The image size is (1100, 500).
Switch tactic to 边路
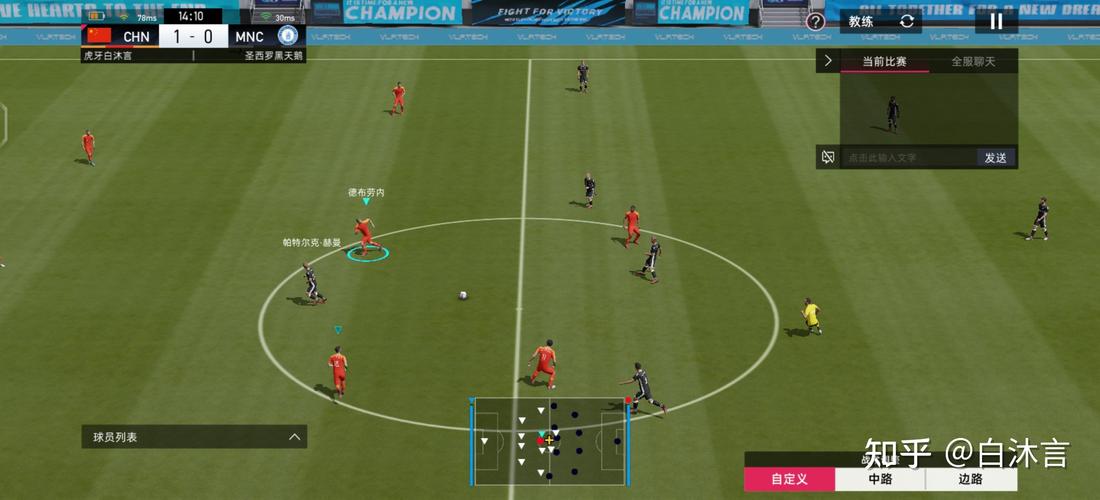(970, 479)
